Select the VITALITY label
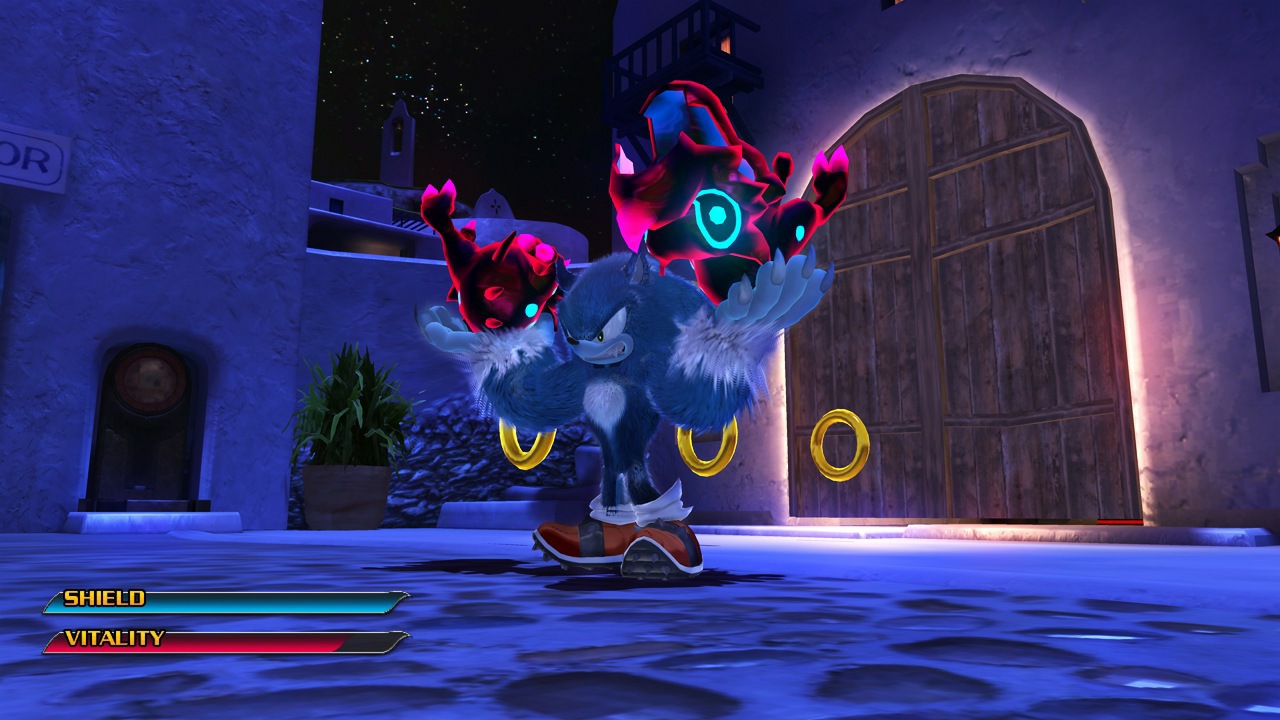 tap(113, 636)
